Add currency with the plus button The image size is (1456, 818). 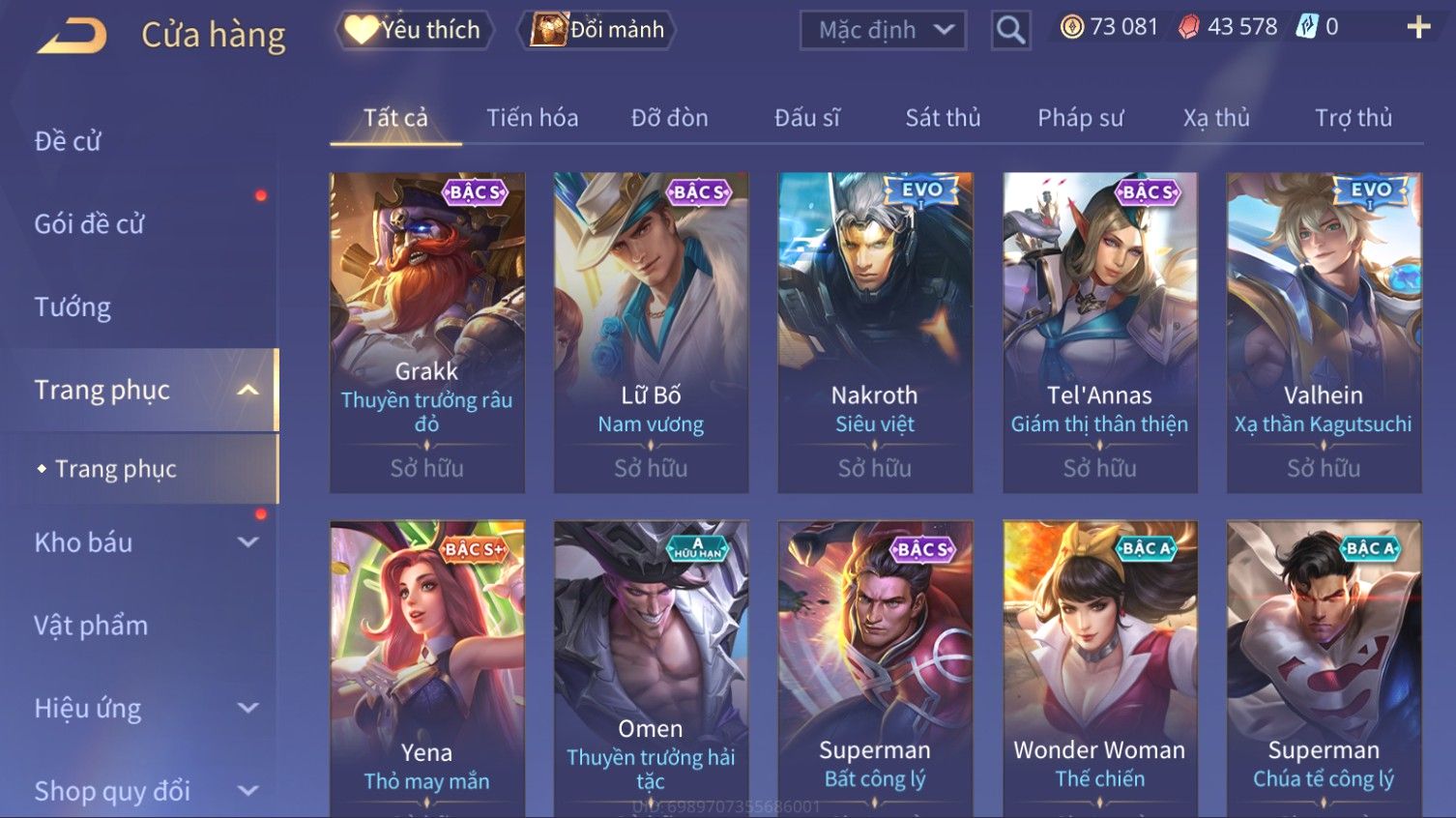point(1417,27)
